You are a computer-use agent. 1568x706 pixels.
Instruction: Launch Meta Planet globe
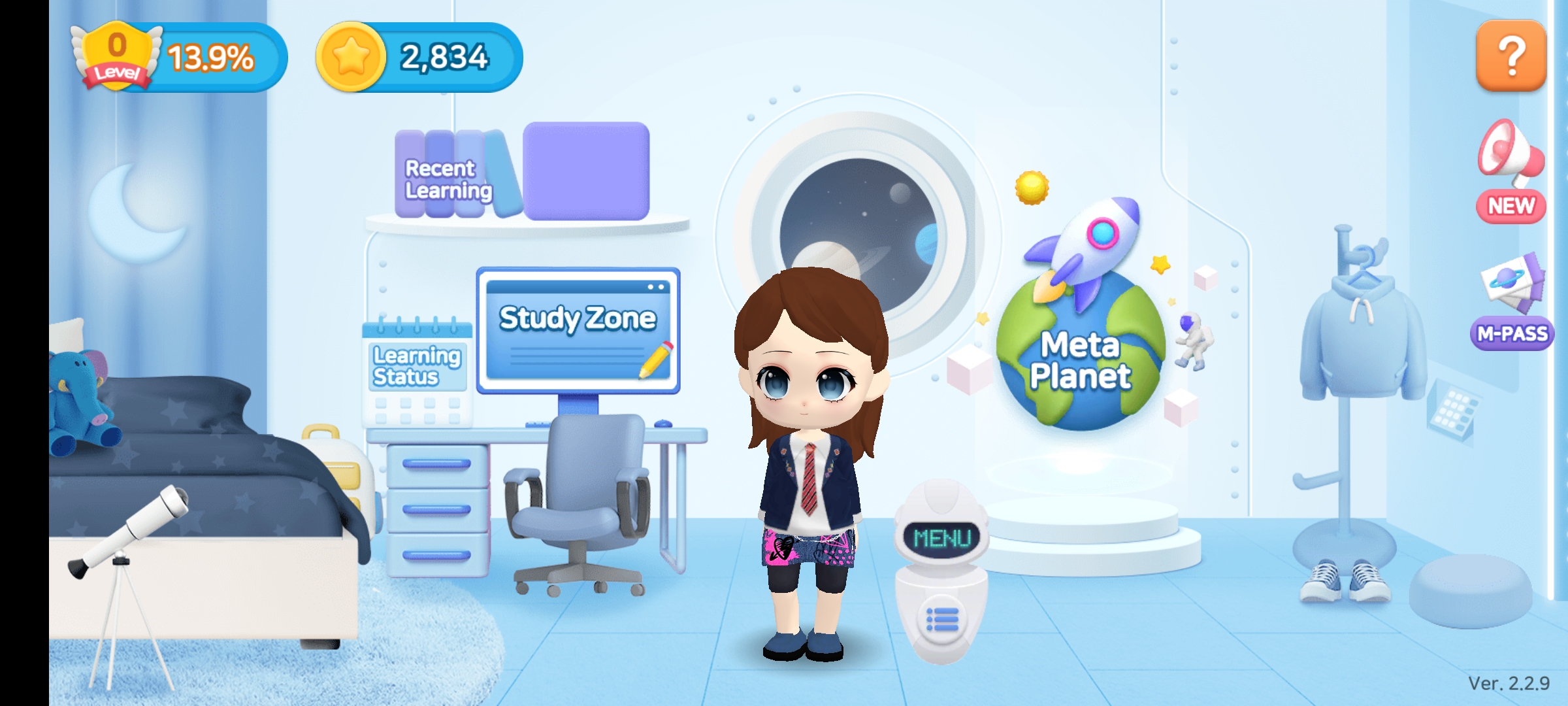pyautogui.click(x=1081, y=353)
